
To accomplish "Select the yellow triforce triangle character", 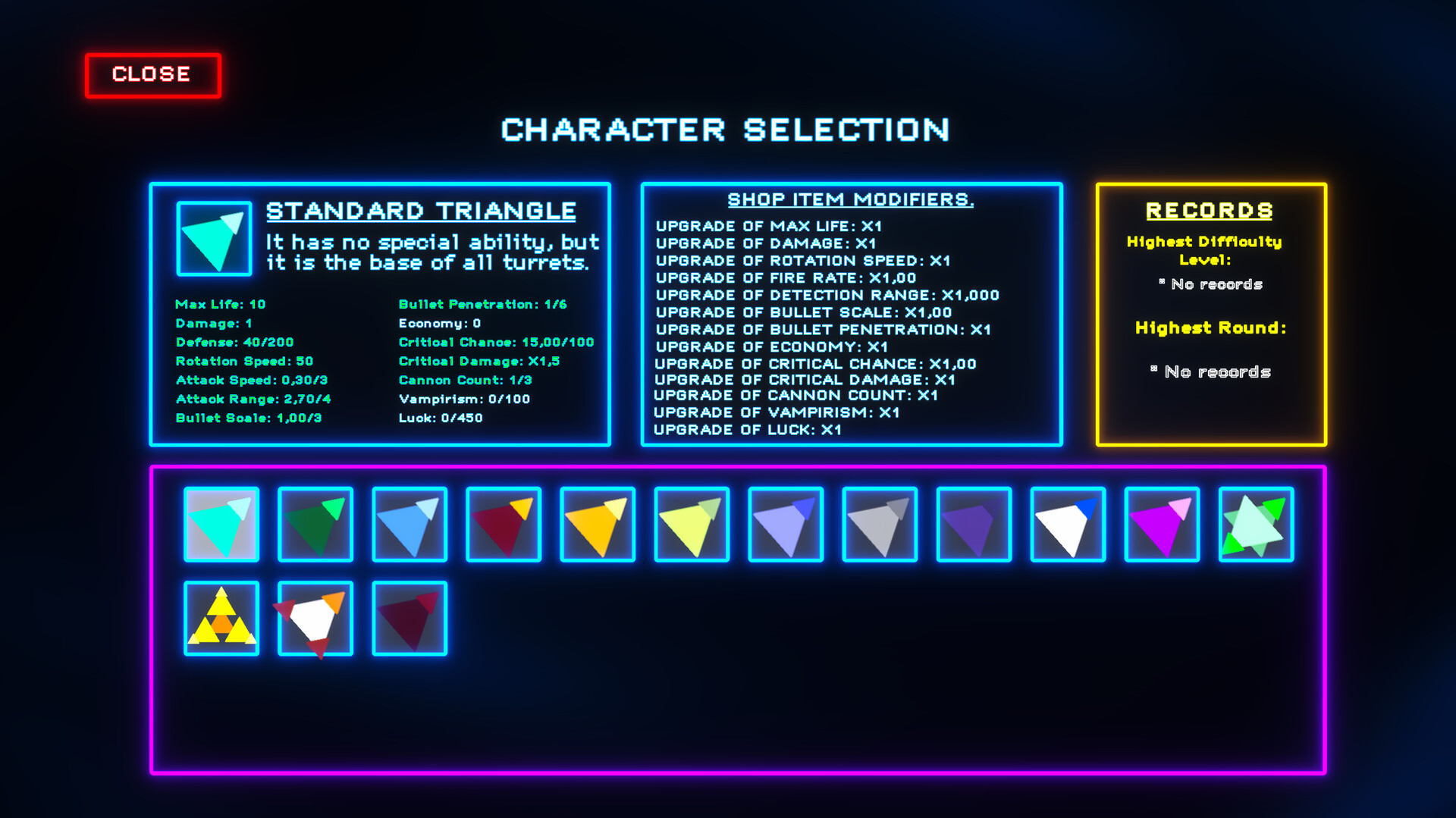I will coord(221,619).
